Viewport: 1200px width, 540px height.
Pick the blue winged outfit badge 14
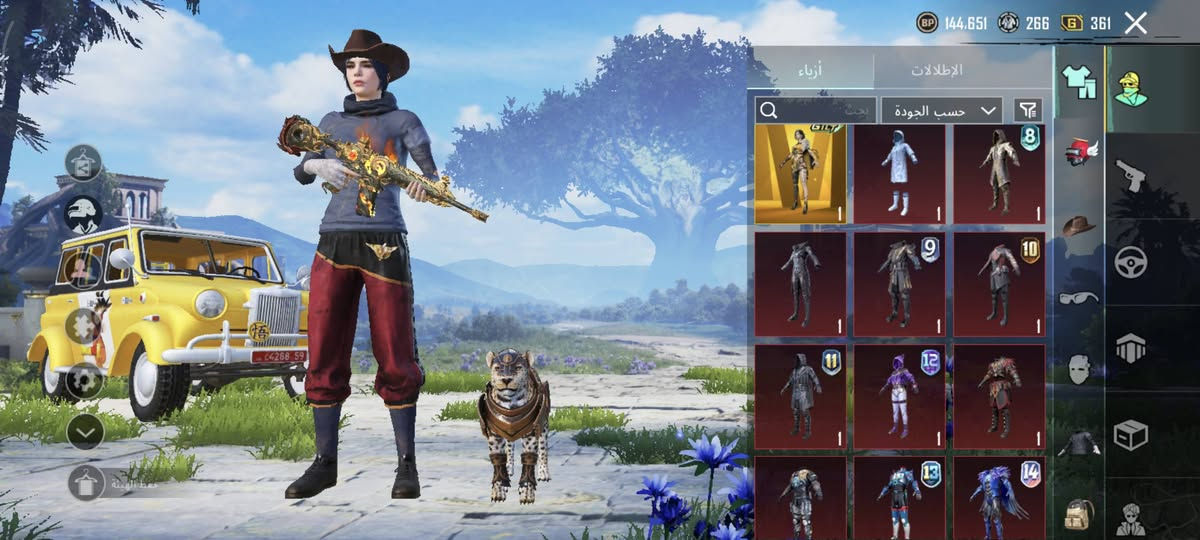[999, 498]
